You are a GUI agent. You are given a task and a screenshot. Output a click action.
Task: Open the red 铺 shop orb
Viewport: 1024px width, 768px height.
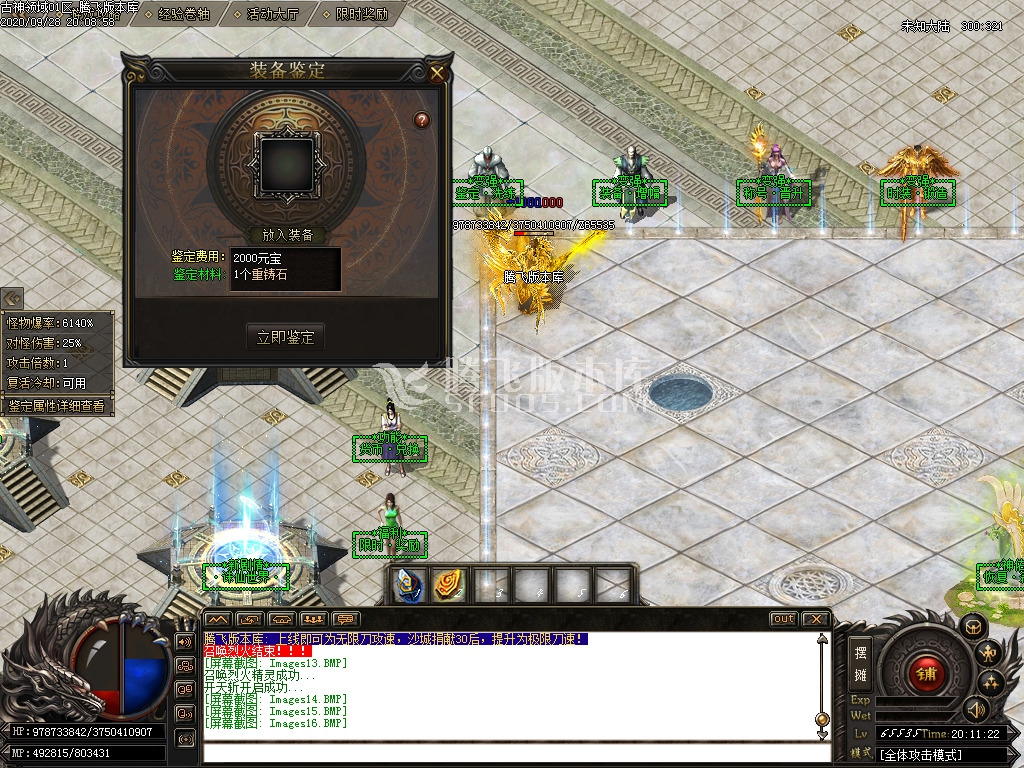coord(926,672)
